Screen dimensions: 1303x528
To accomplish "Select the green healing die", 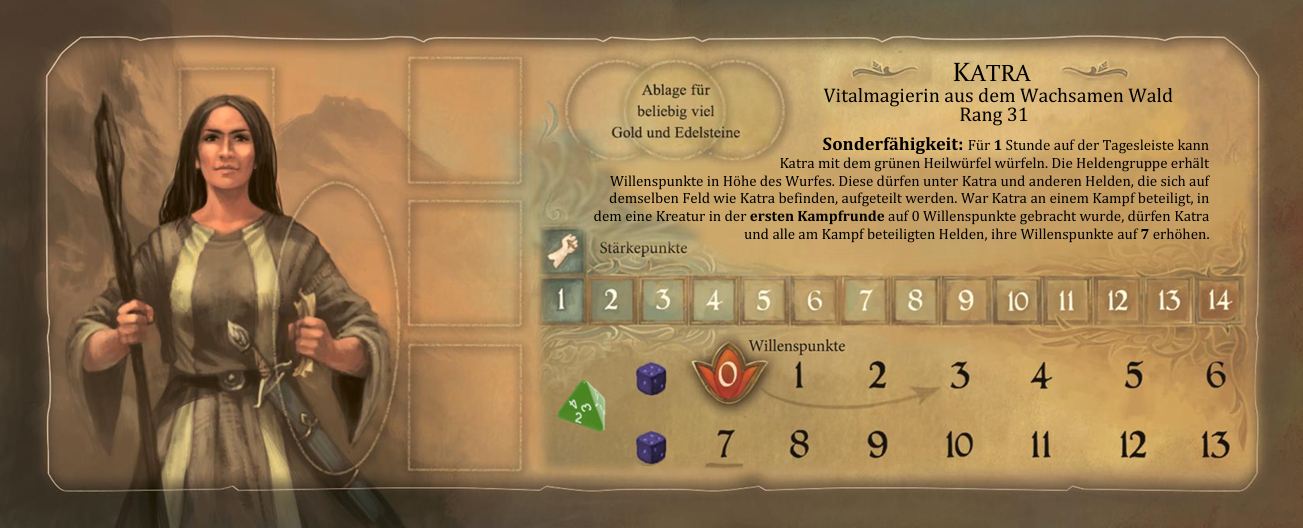I will click(x=581, y=407).
